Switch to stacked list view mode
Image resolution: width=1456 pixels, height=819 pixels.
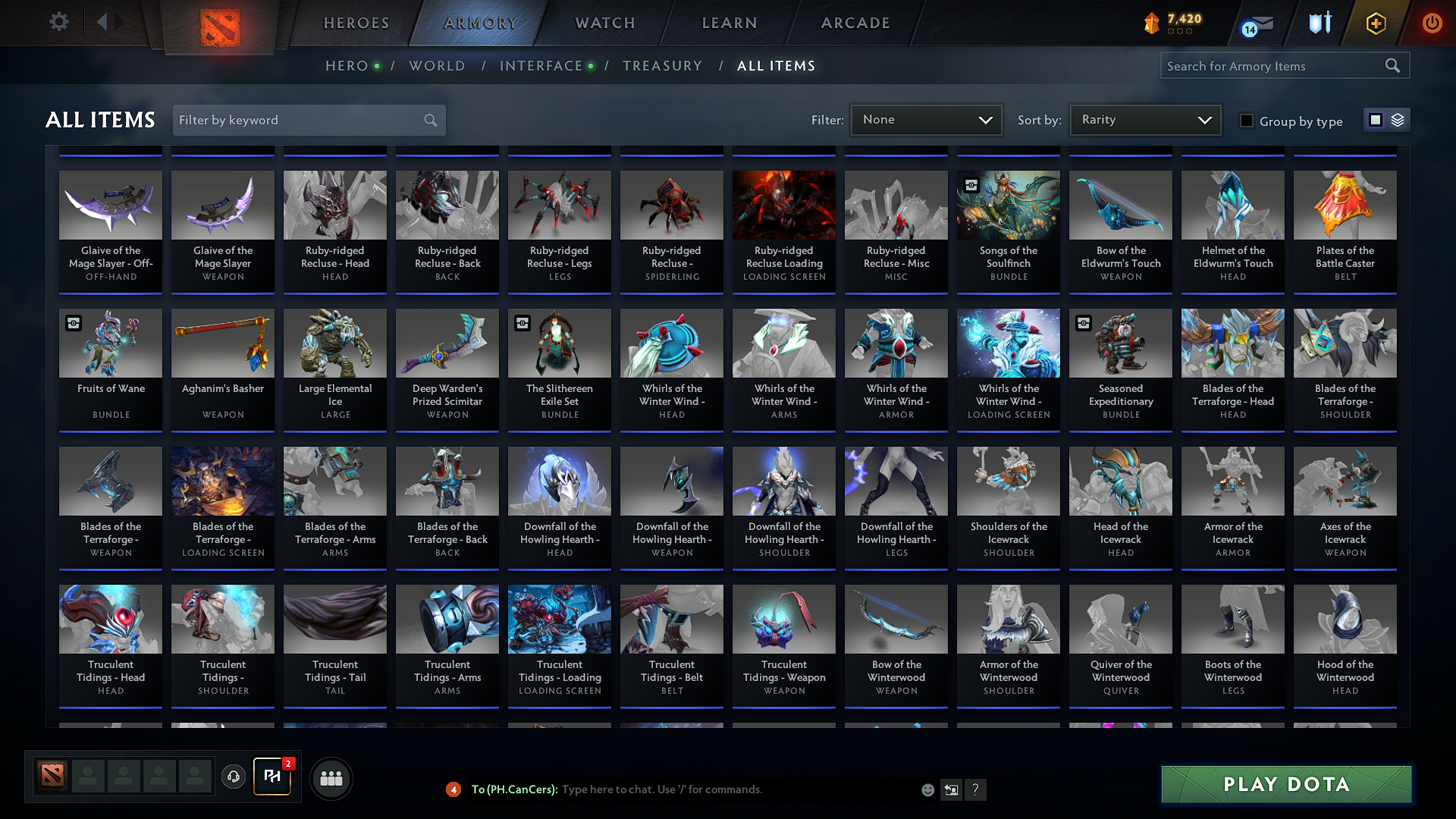click(1396, 119)
